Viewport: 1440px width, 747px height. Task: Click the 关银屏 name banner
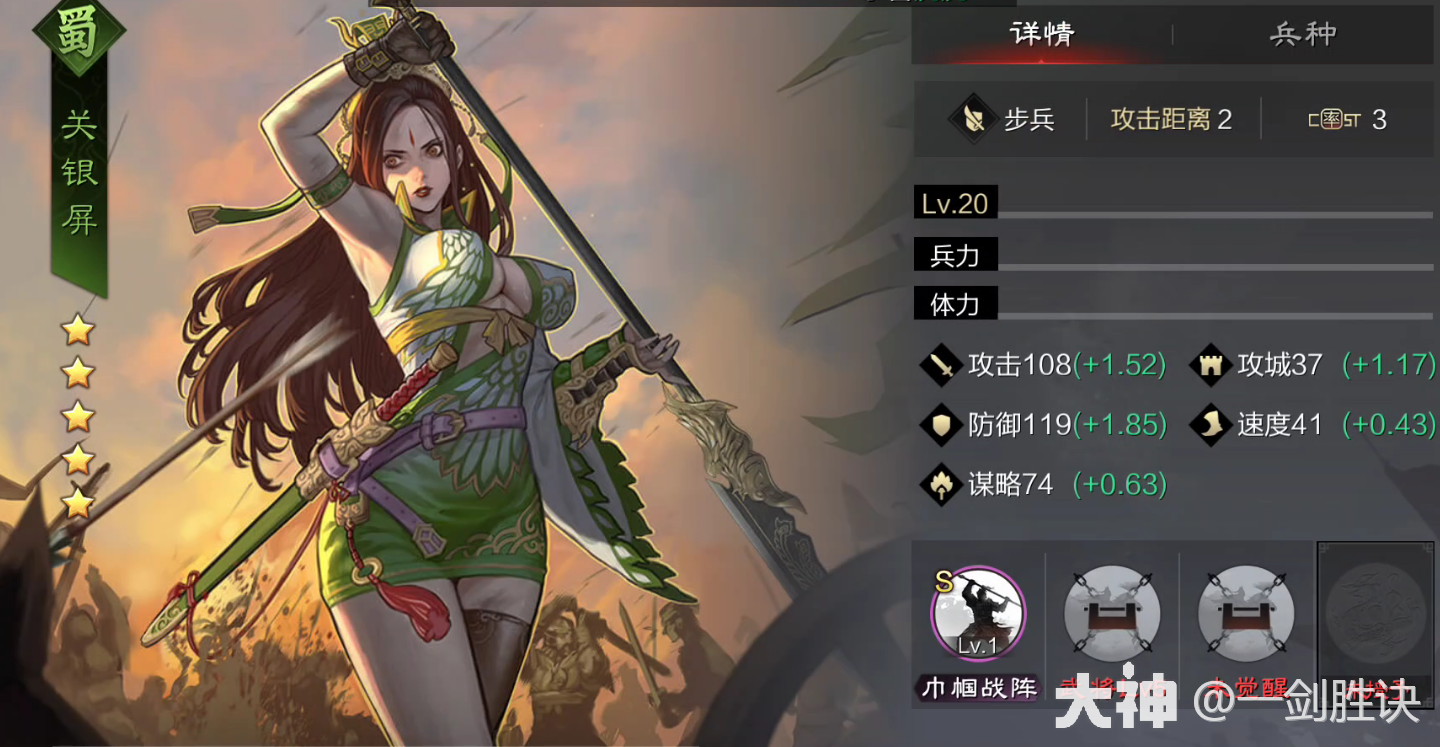tap(78, 170)
